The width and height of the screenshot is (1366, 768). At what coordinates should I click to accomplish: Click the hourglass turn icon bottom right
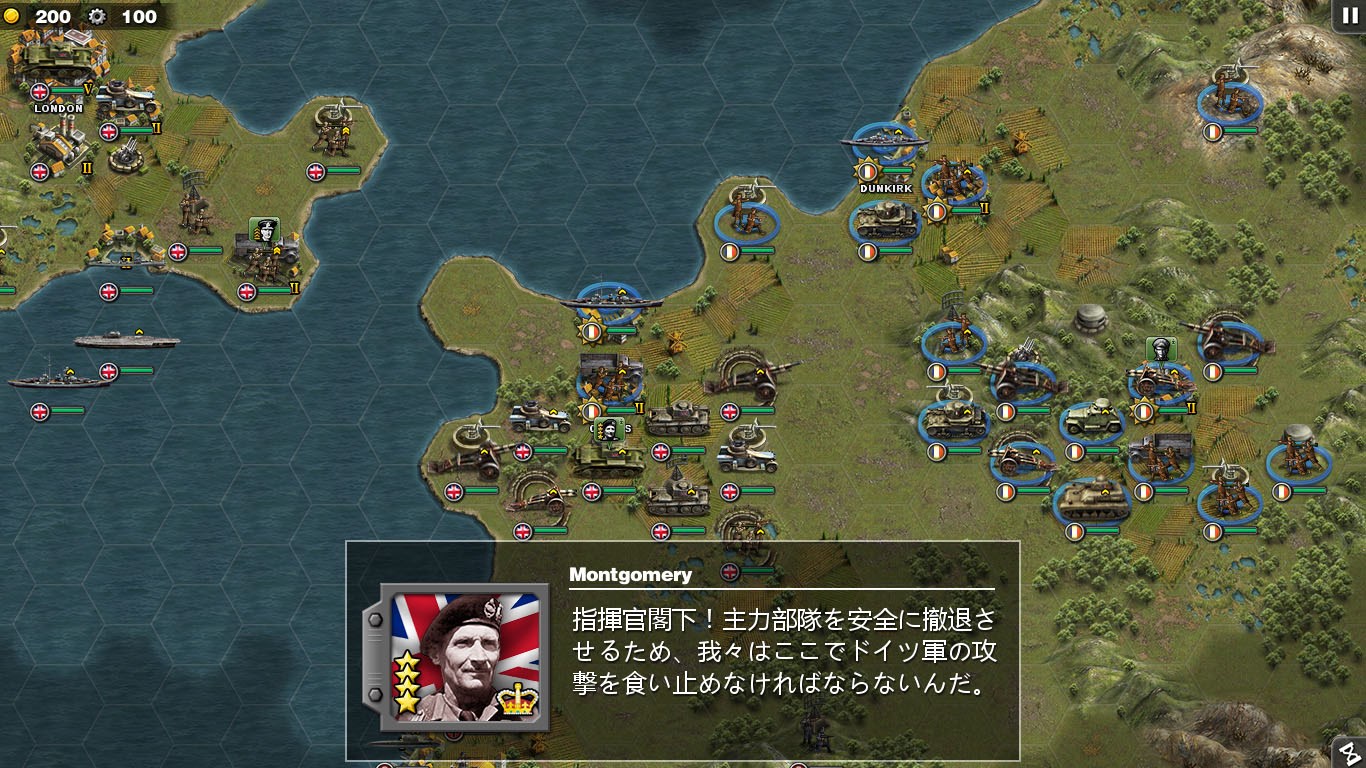1348,752
